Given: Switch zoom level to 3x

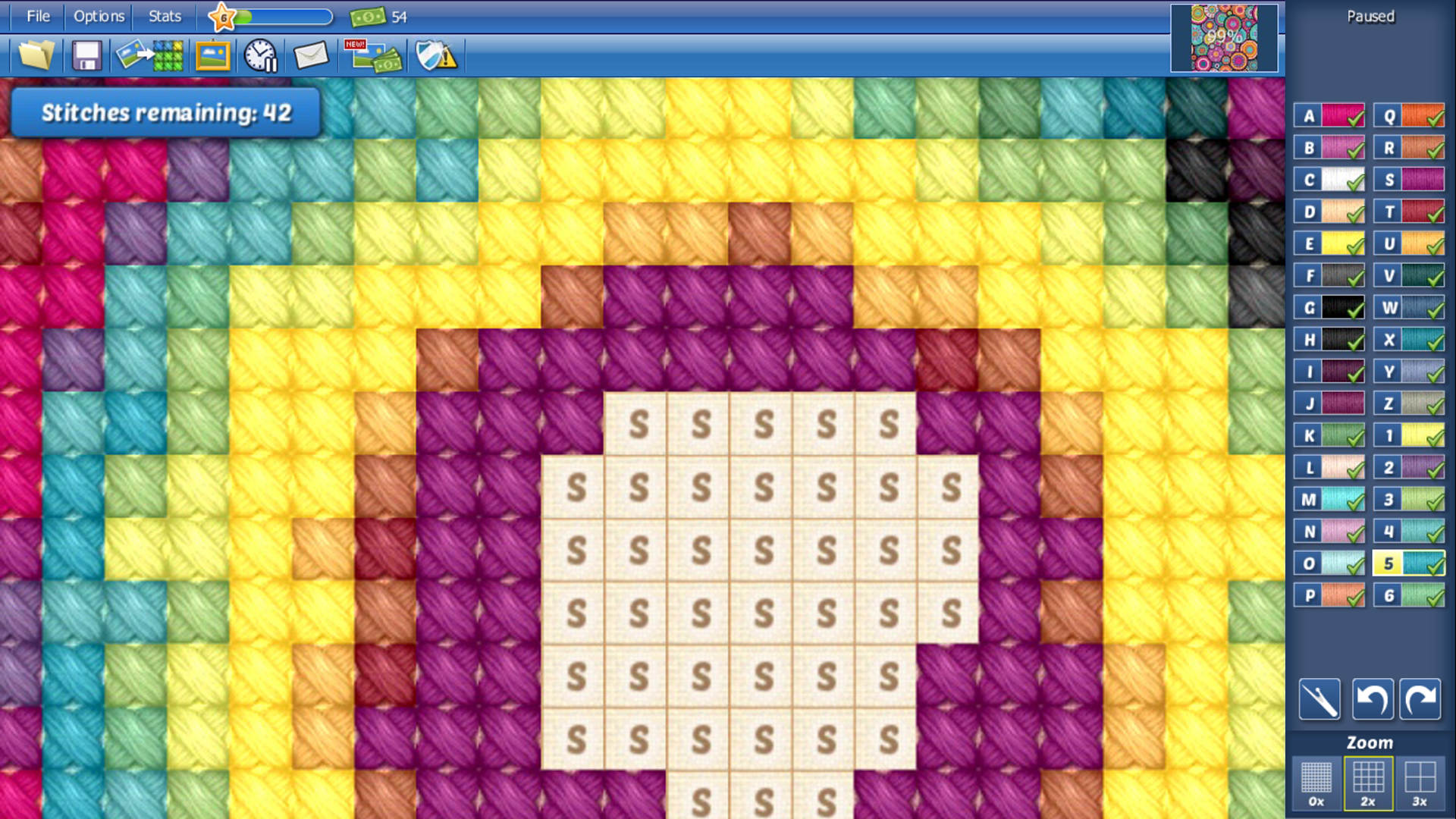Looking at the screenshot, I should coord(1420,782).
